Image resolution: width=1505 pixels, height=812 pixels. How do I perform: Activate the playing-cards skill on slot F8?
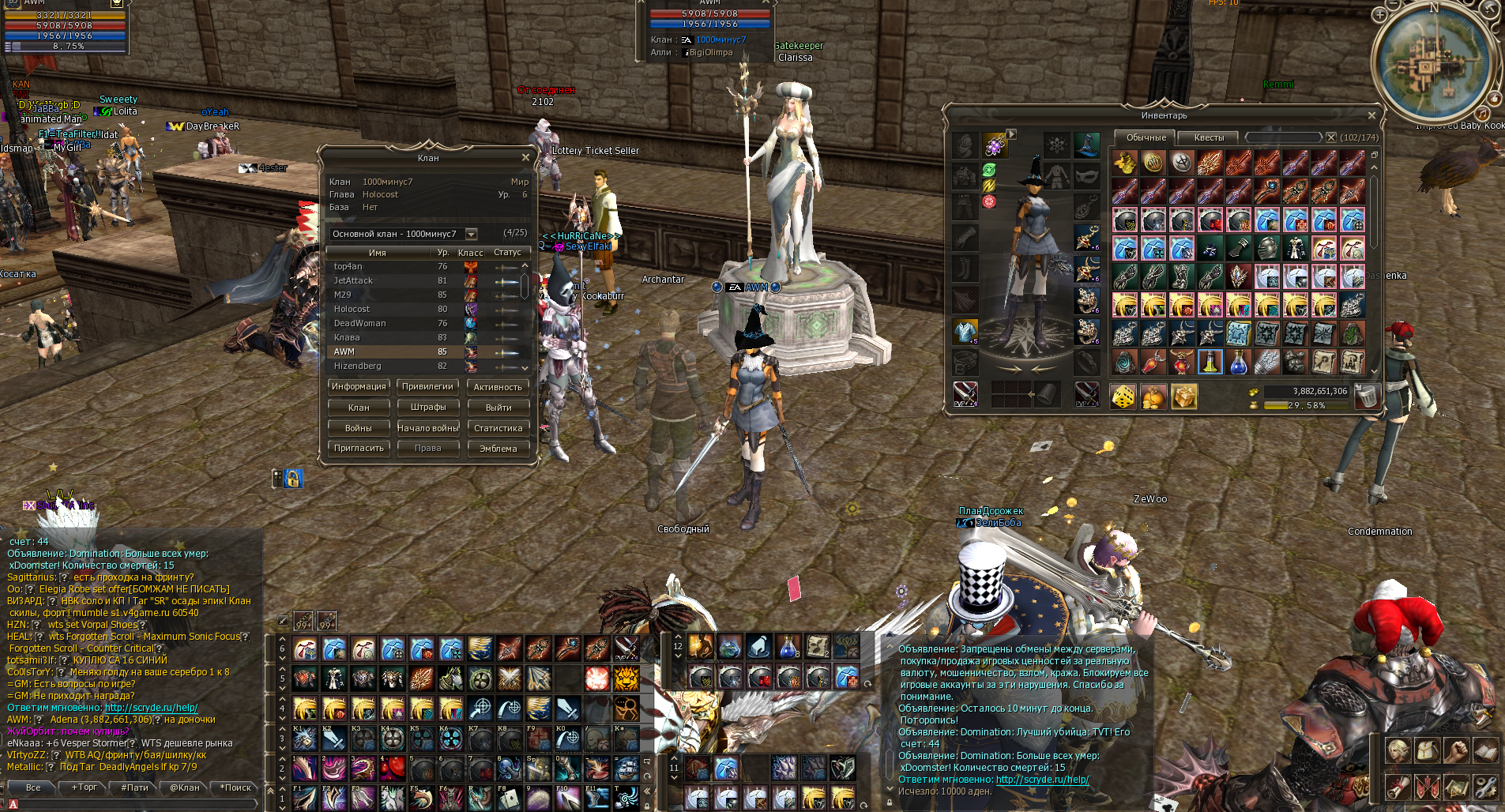click(508, 798)
